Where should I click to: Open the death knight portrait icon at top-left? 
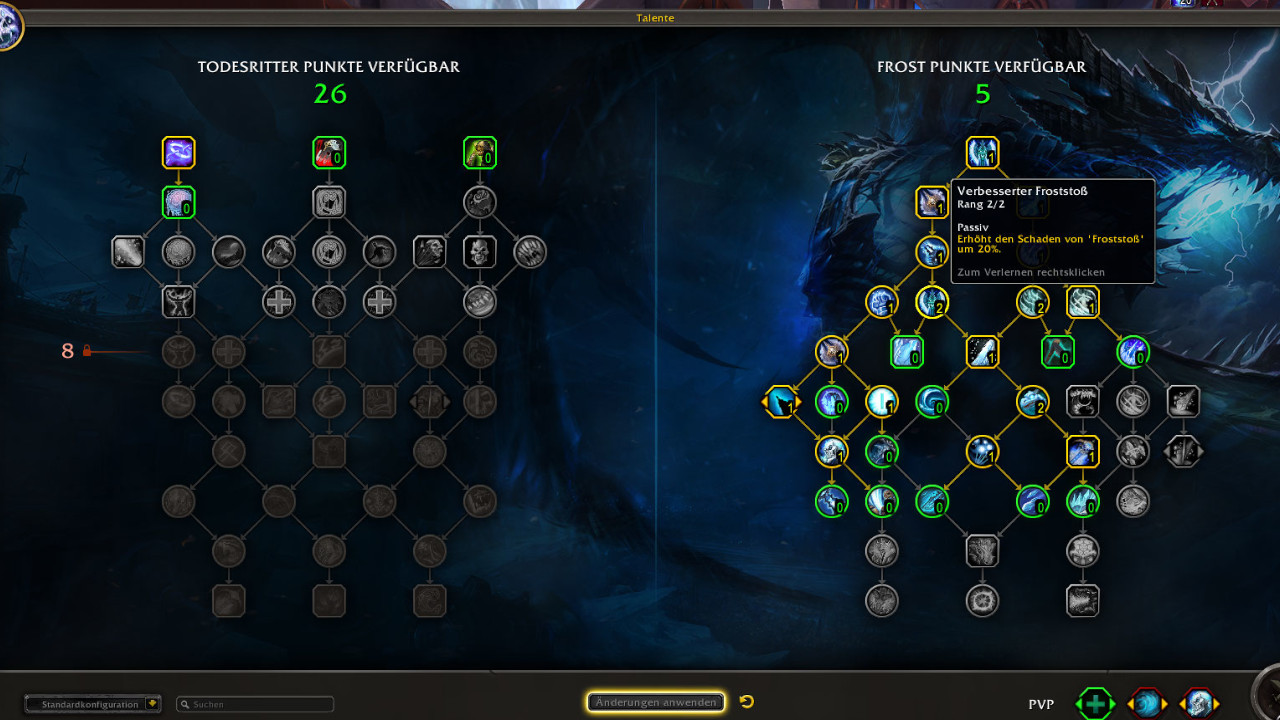[x=8, y=28]
